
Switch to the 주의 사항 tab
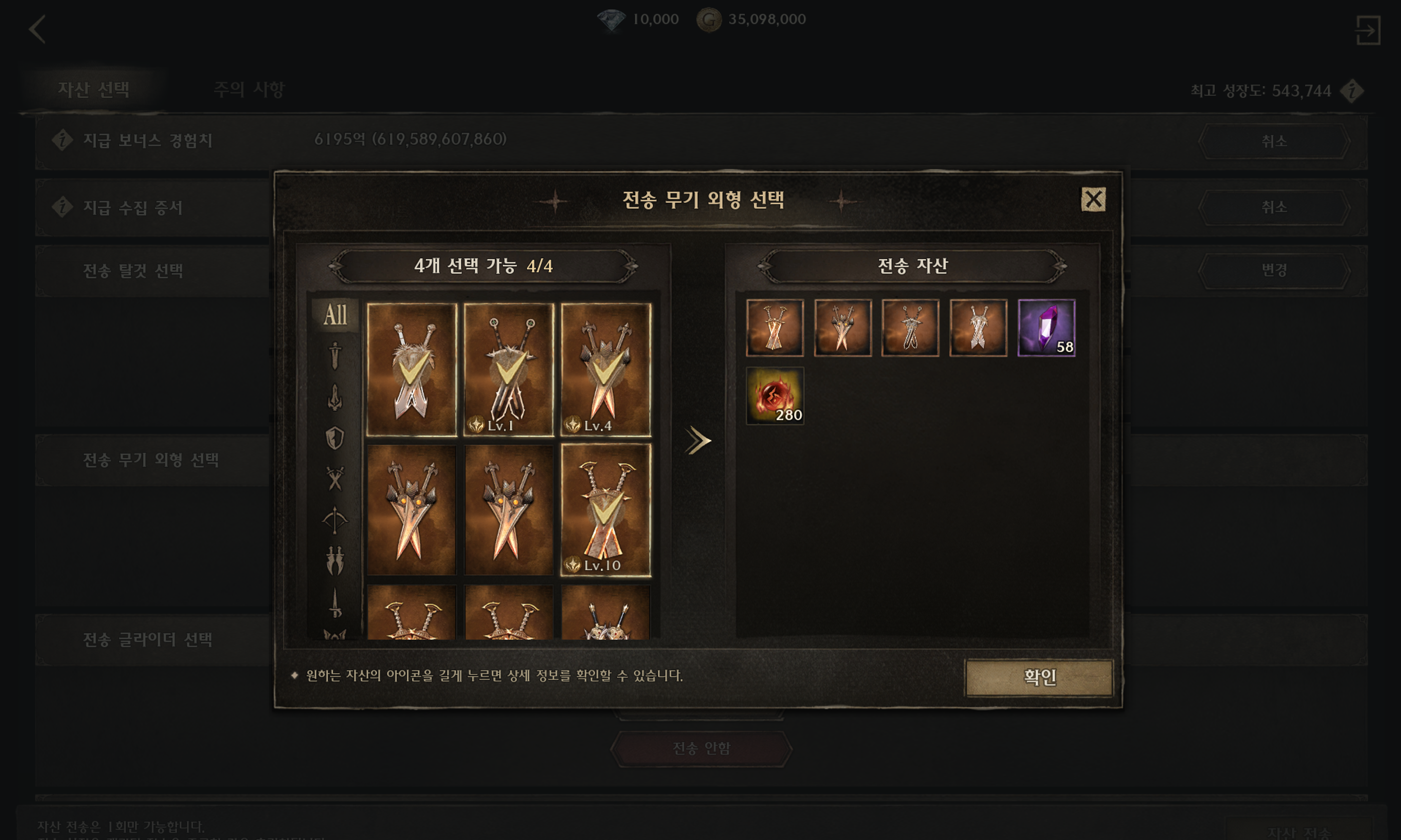tap(249, 90)
